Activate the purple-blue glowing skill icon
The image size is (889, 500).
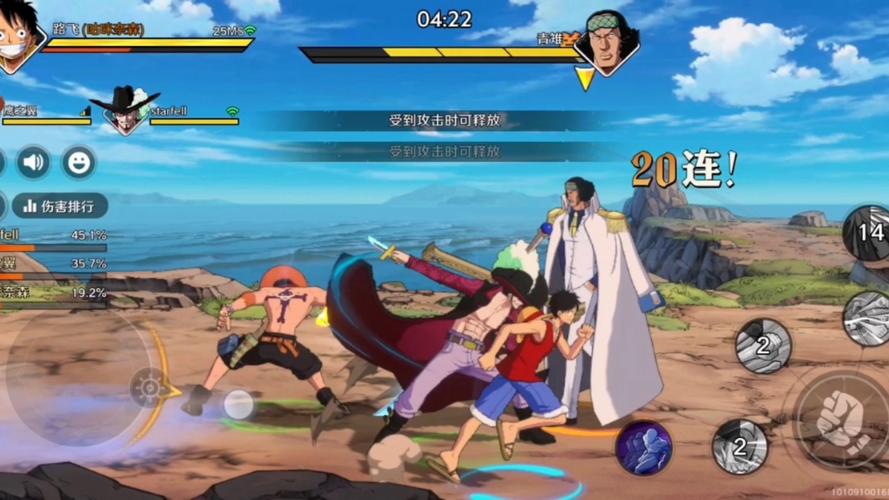643,447
